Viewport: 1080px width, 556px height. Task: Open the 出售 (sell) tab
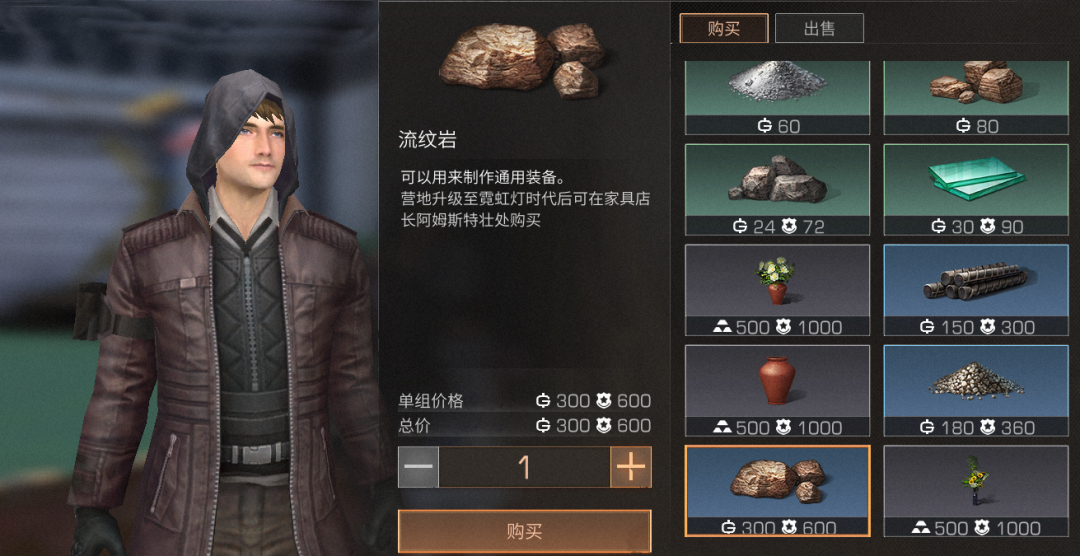click(x=819, y=28)
